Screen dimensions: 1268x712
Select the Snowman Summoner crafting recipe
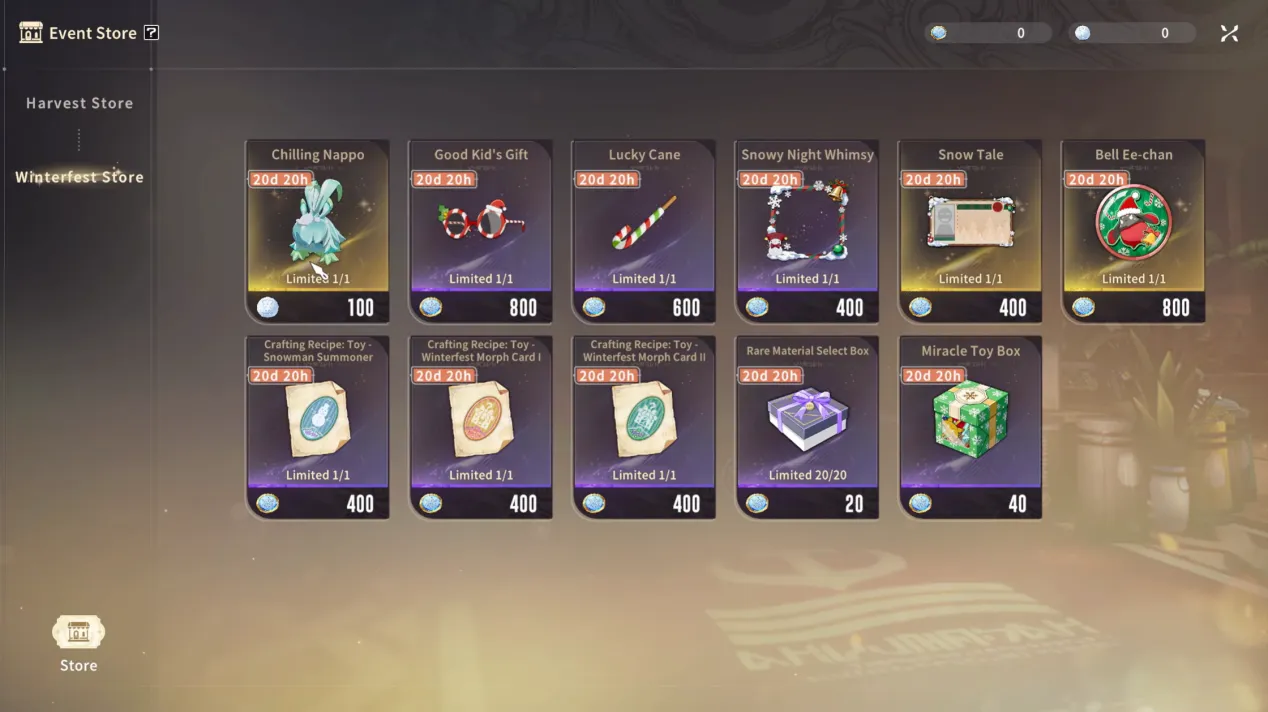point(317,427)
